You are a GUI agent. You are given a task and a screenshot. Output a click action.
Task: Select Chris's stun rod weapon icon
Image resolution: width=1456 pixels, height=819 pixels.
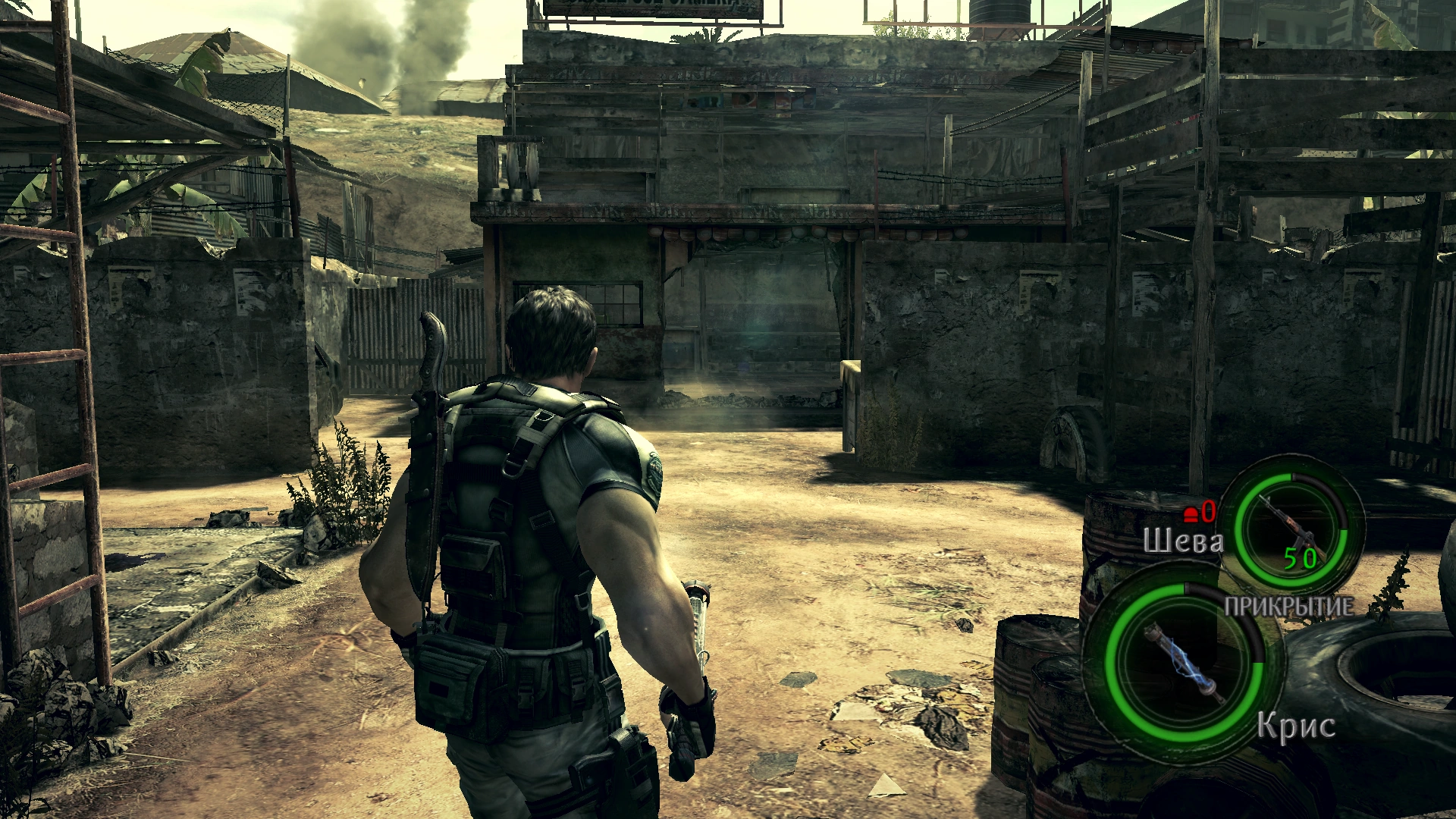click(1184, 663)
